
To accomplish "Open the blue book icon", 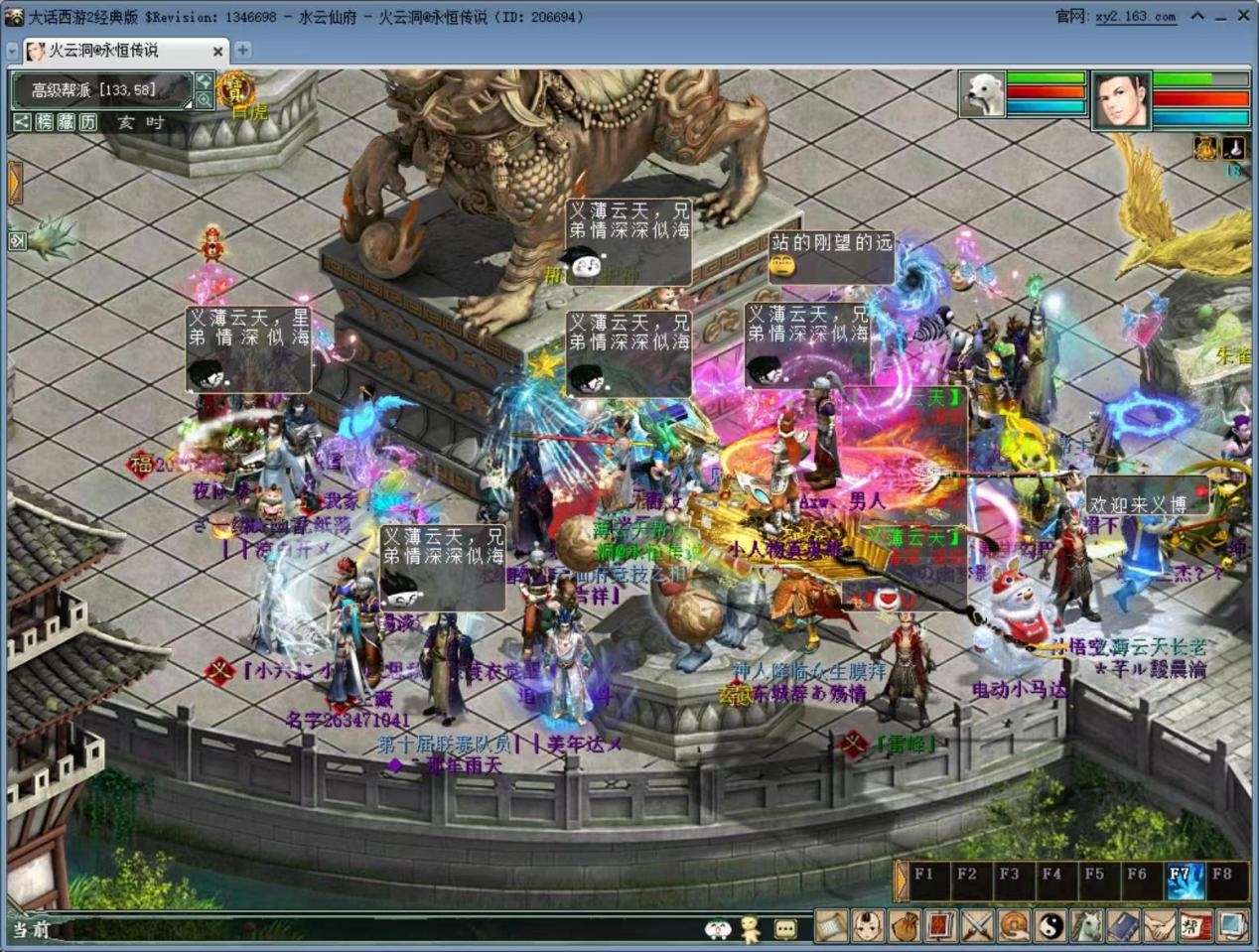I will 1123,926.
